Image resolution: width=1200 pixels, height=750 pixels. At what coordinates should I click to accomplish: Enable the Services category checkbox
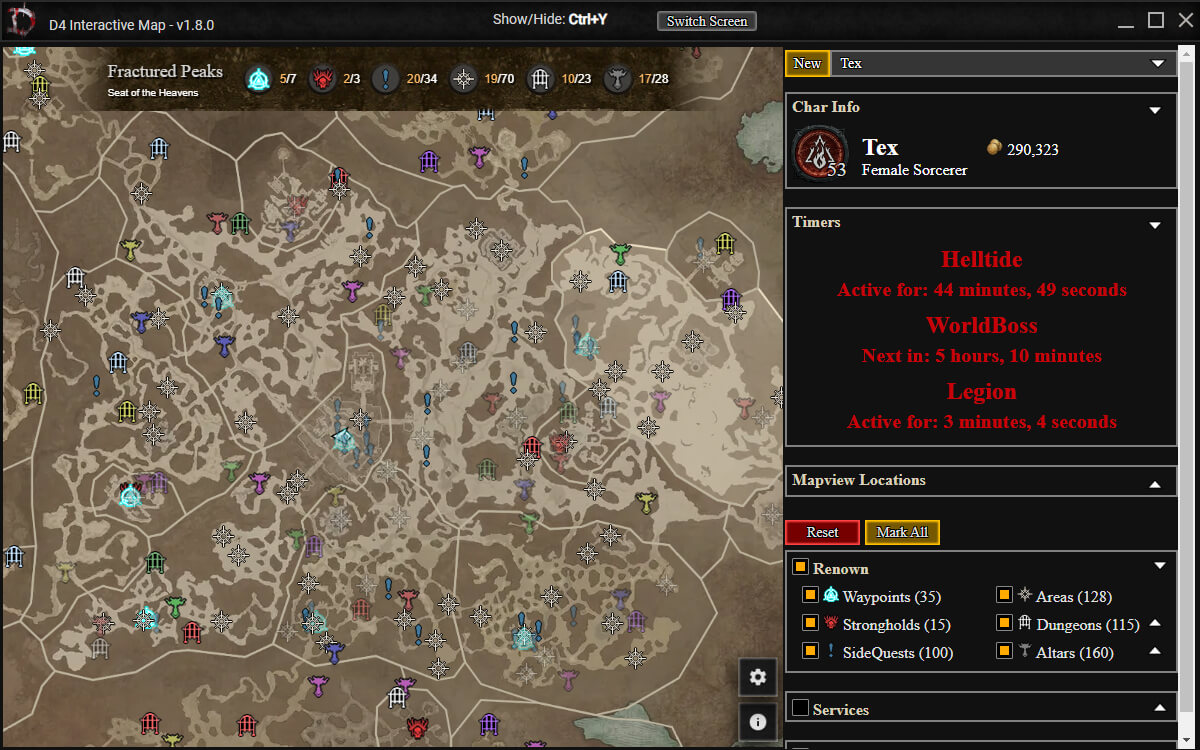(800, 709)
